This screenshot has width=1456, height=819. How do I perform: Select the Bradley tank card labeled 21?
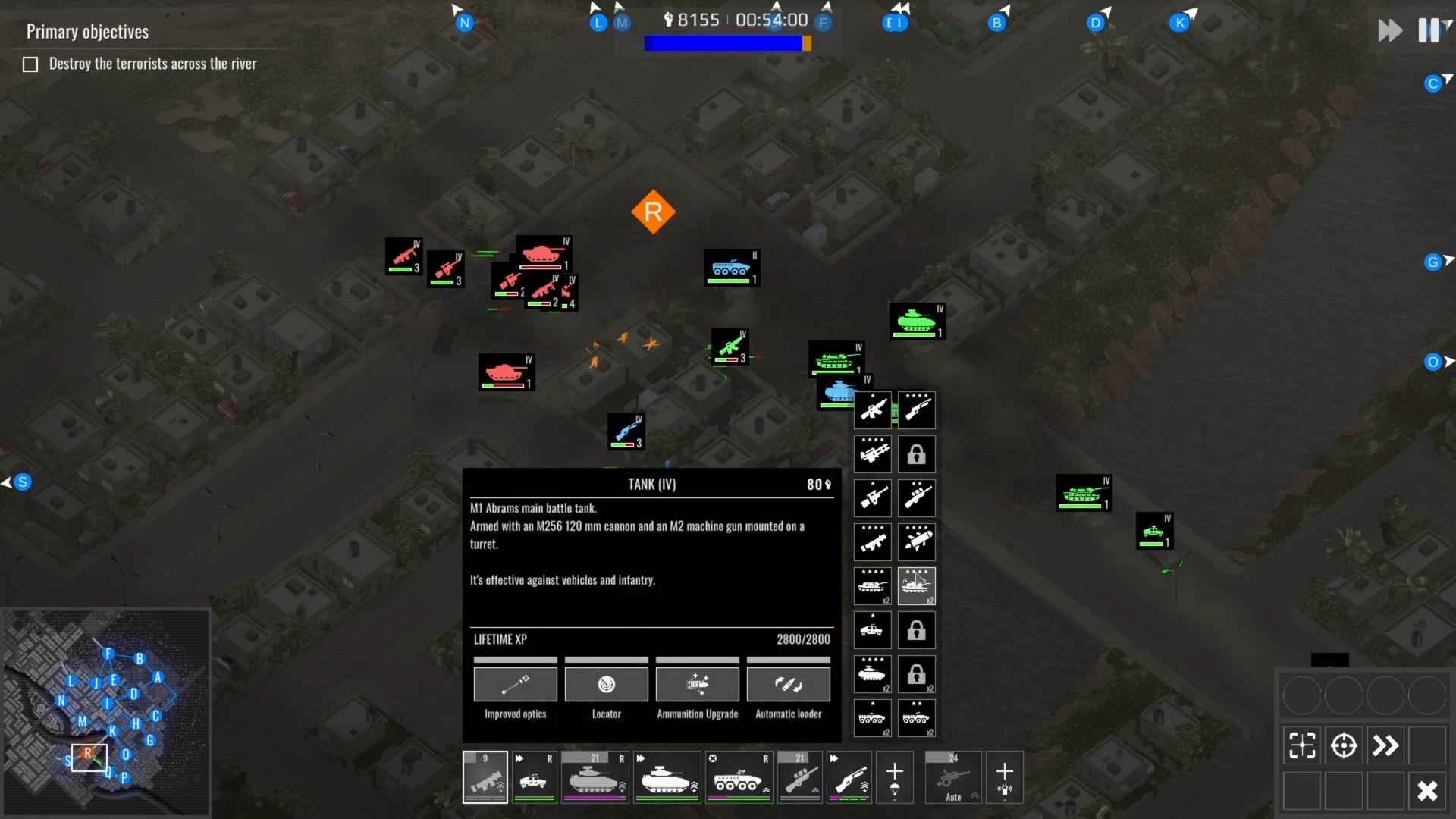click(595, 777)
